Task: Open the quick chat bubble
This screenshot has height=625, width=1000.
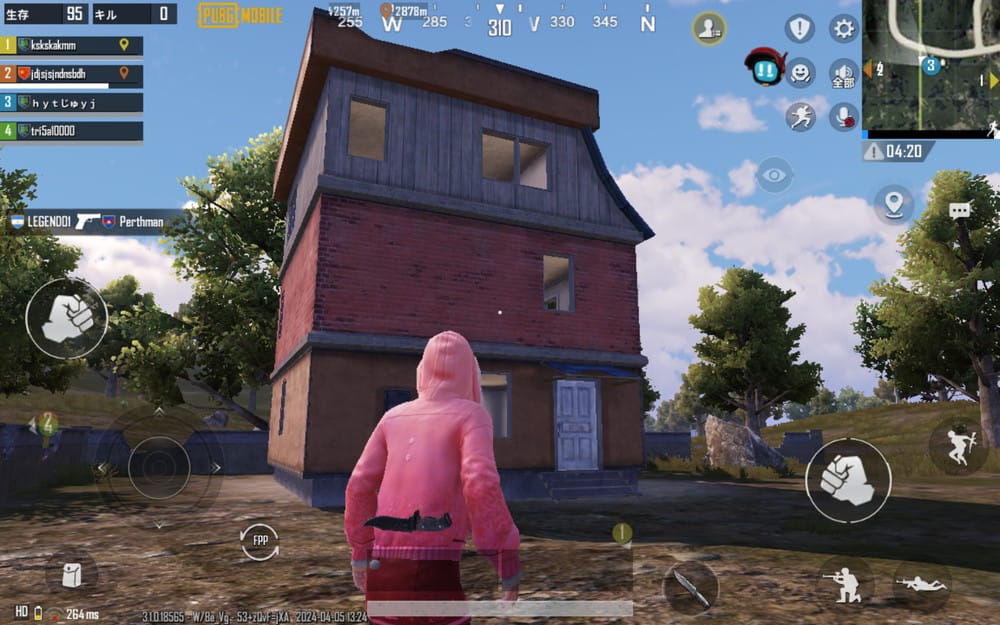Action: 960,211
